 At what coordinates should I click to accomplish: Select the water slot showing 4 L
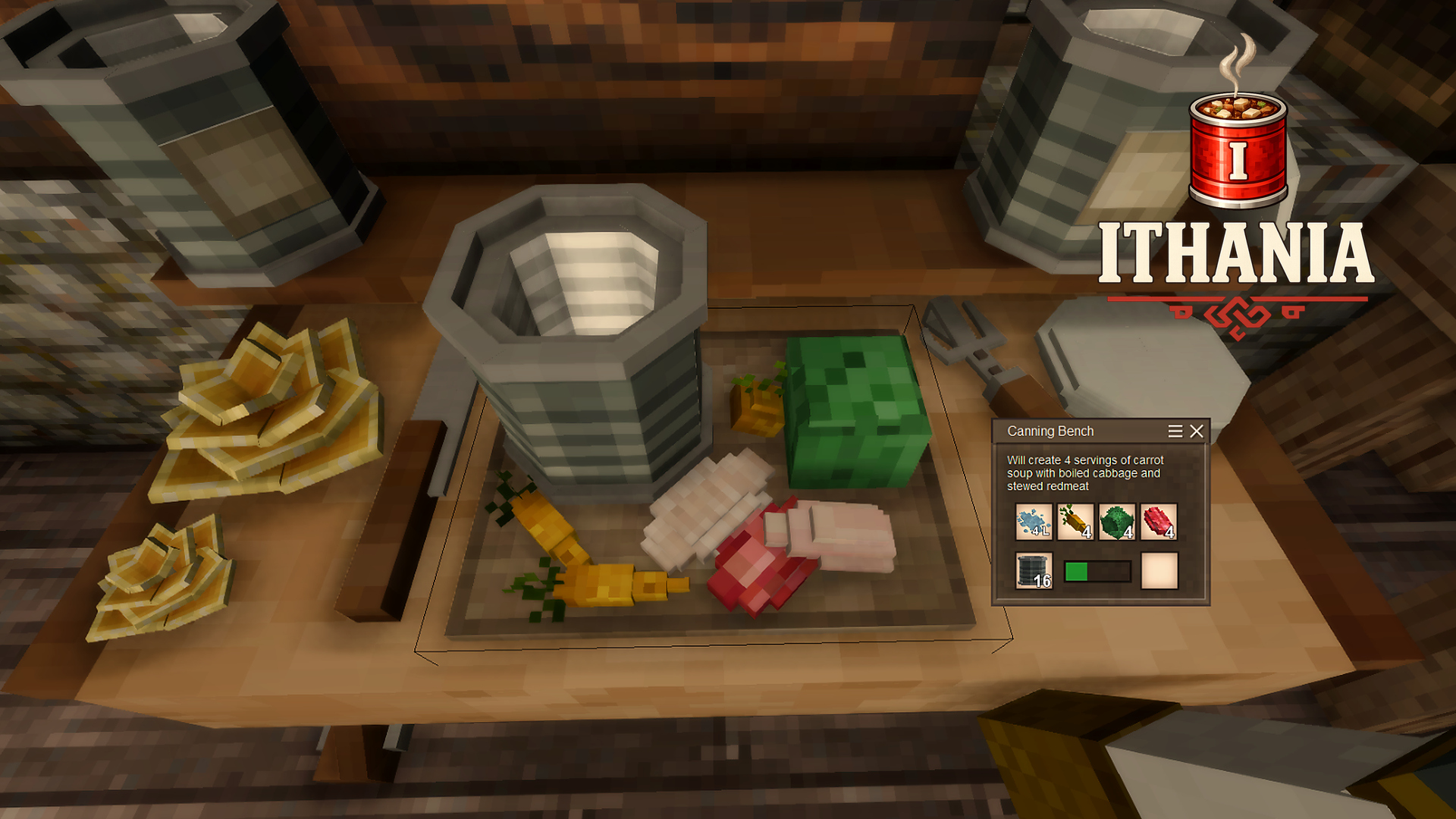(1034, 522)
